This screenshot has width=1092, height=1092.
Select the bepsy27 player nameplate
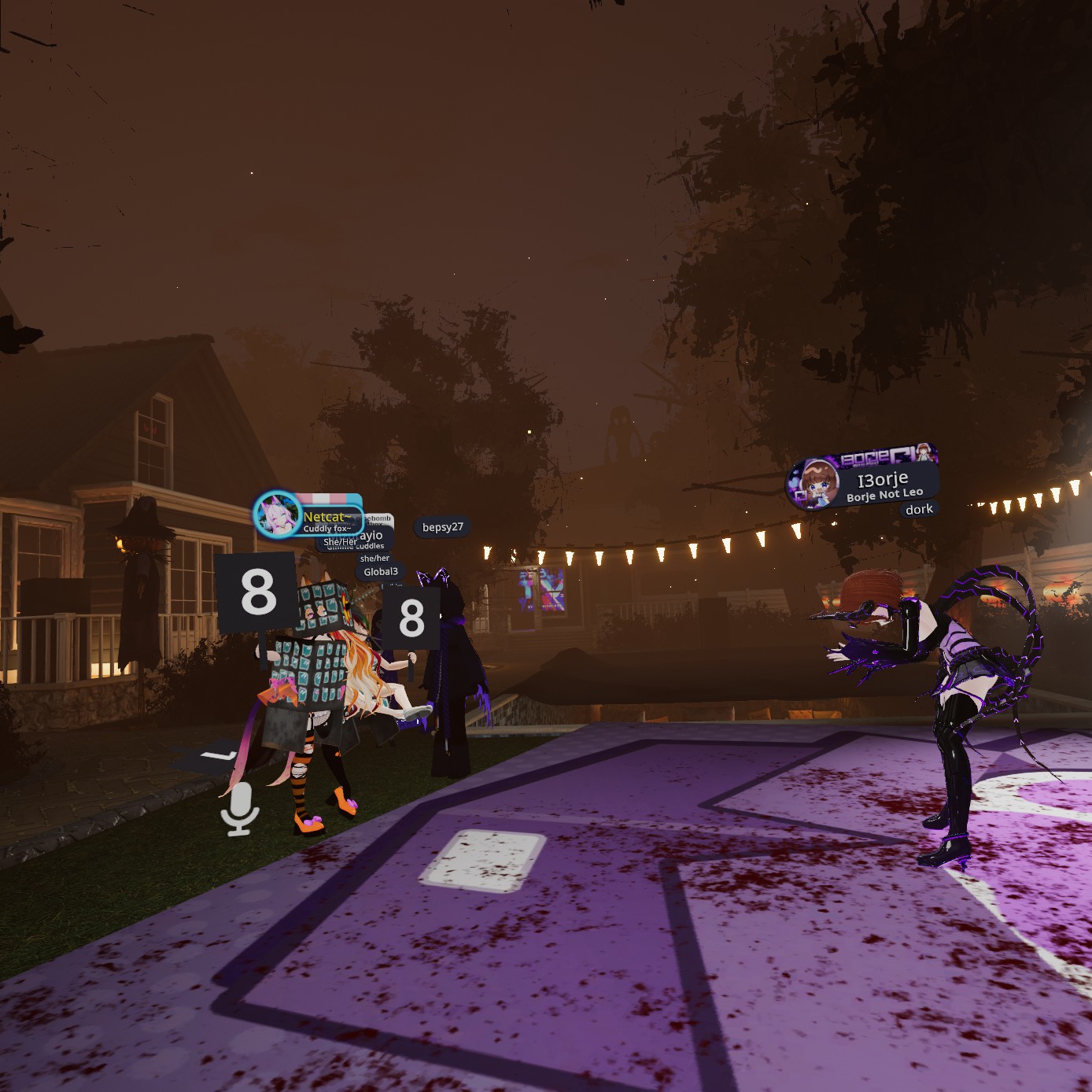[442, 527]
